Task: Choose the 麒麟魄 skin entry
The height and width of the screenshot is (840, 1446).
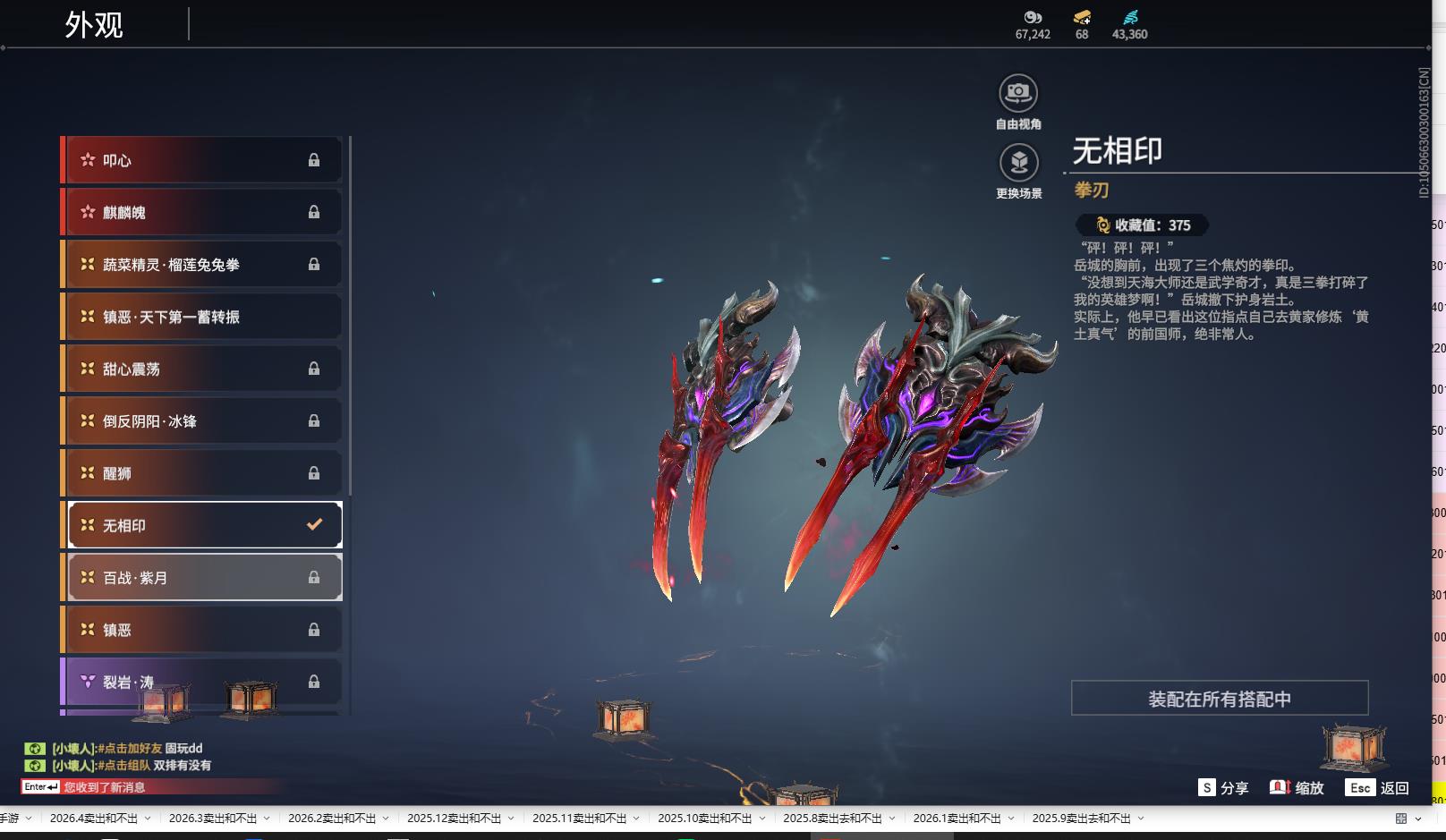Action: 202,212
